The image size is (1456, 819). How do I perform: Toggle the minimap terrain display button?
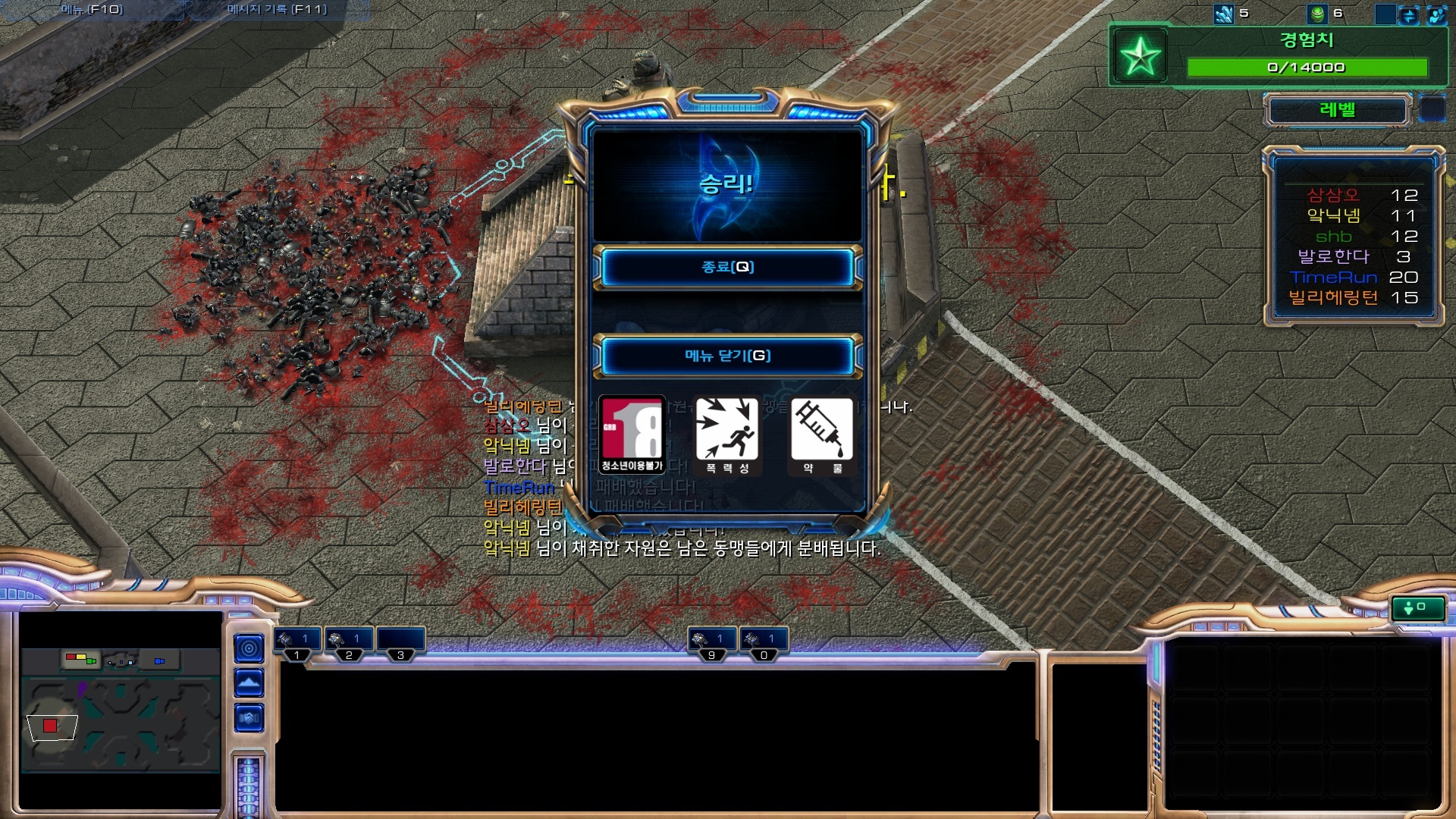(x=249, y=683)
